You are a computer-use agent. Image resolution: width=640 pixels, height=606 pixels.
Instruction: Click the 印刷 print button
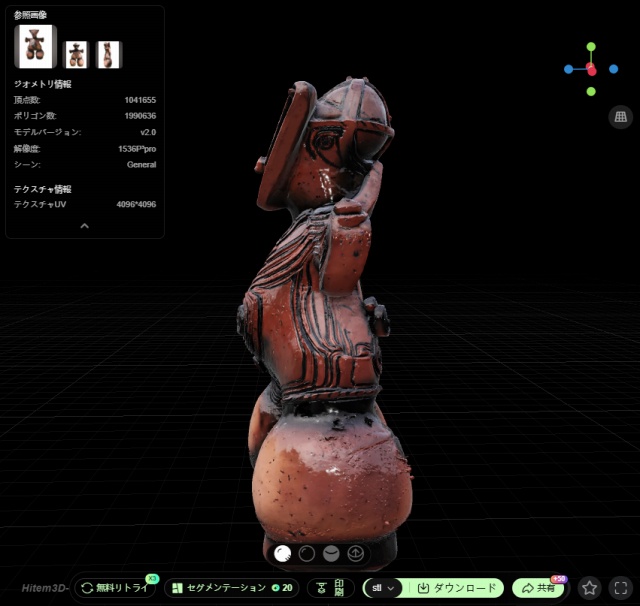click(x=330, y=588)
